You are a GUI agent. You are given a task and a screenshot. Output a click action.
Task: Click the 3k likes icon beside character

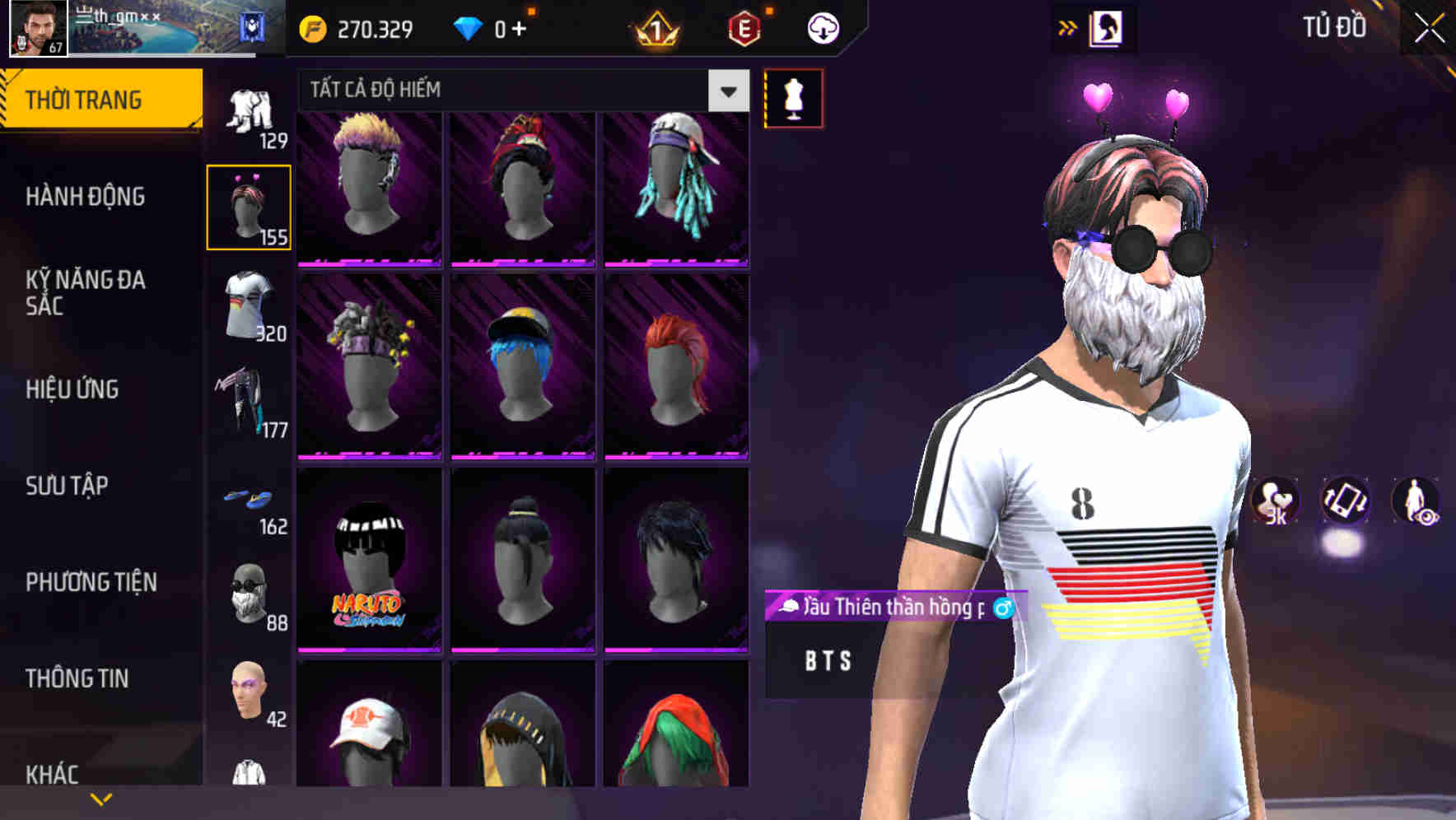point(1276,502)
